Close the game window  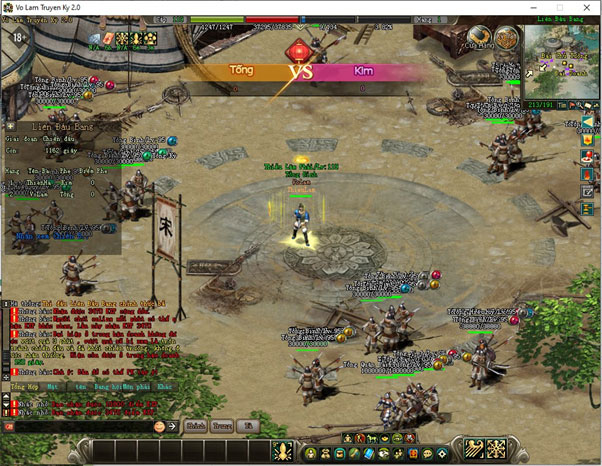point(588,7)
